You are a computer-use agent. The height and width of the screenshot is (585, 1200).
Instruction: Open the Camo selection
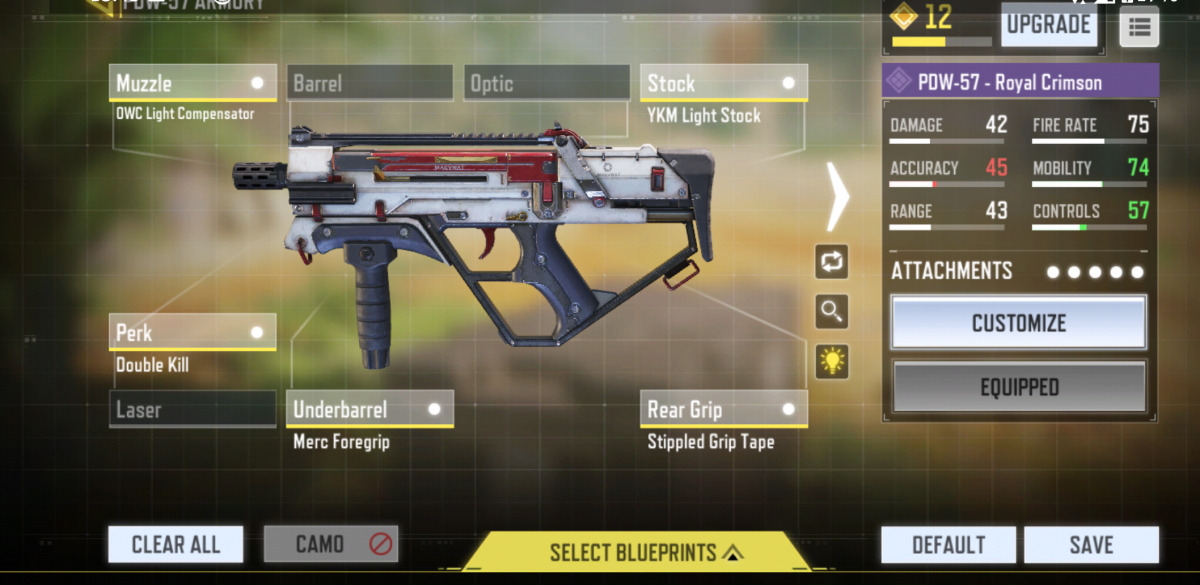point(331,545)
